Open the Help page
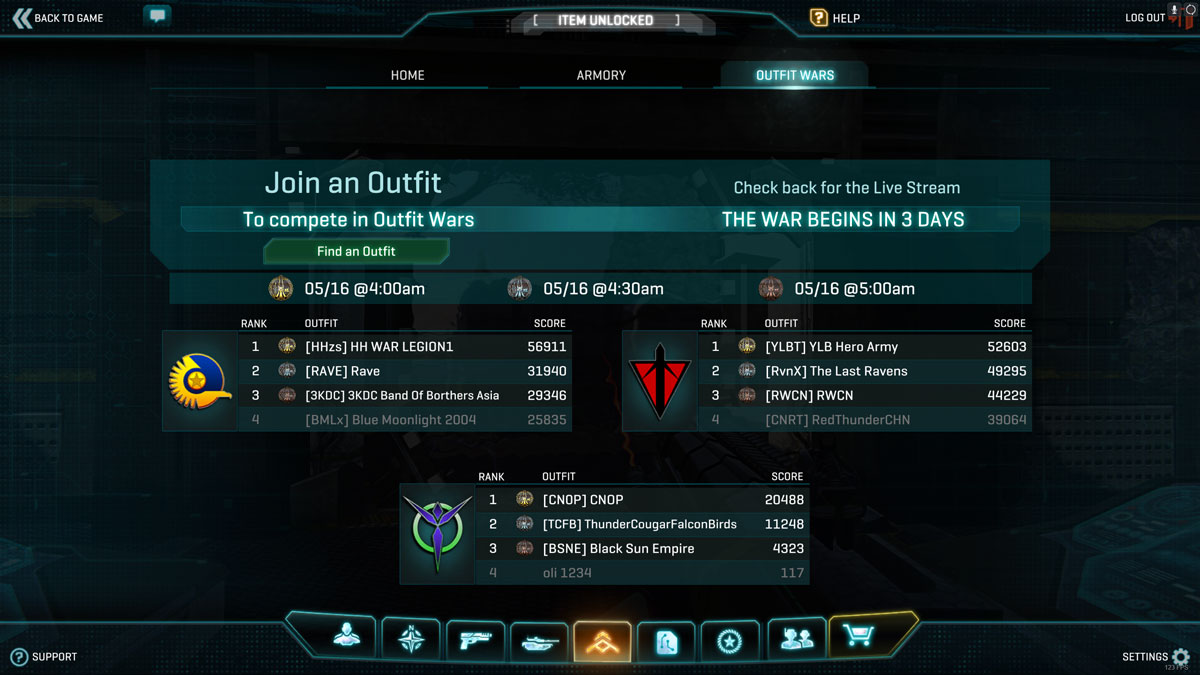The height and width of the screenshot is (675, 1200). (x=835, y=18)
